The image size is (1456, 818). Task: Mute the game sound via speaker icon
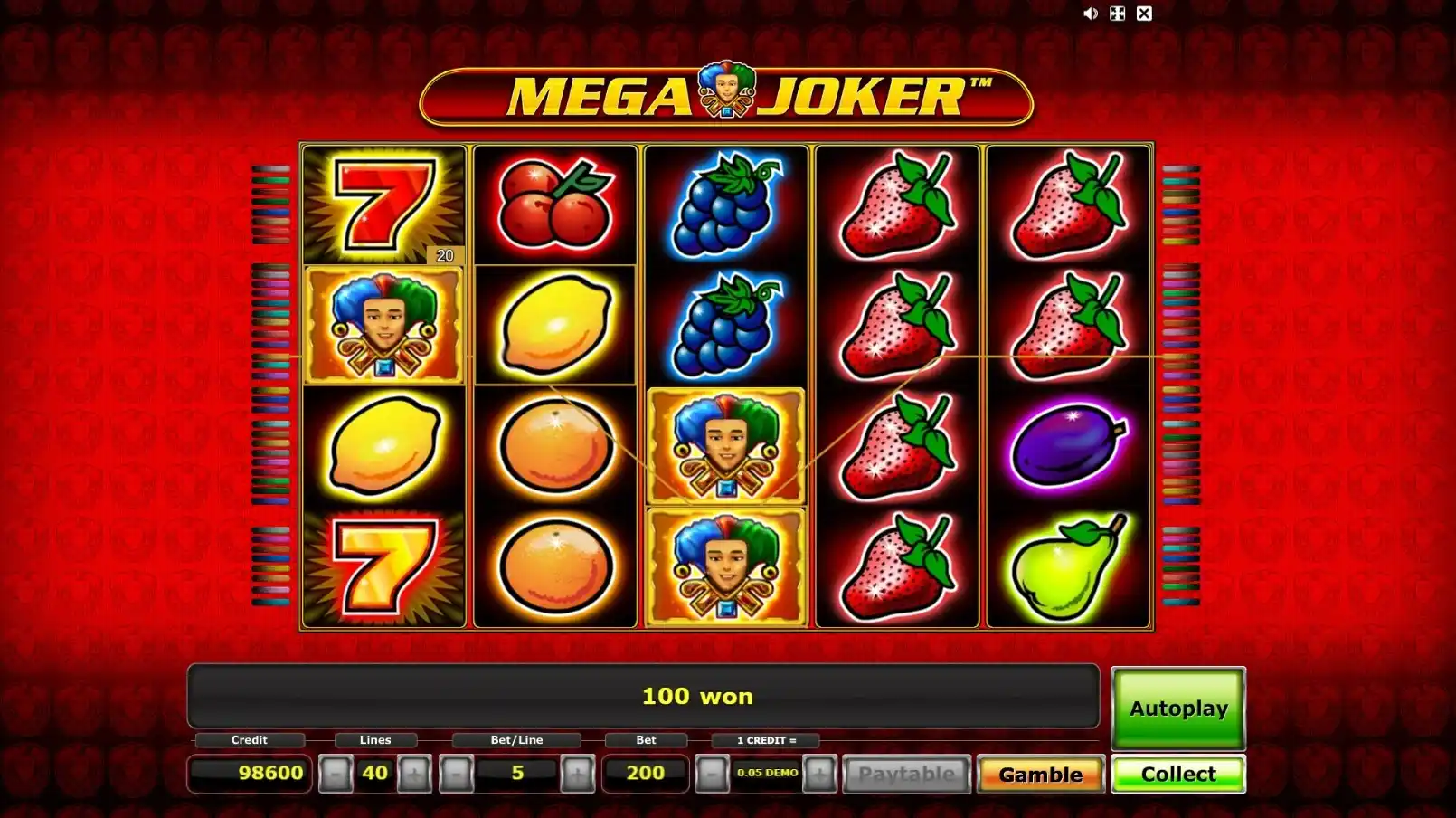pos(1091,14)
